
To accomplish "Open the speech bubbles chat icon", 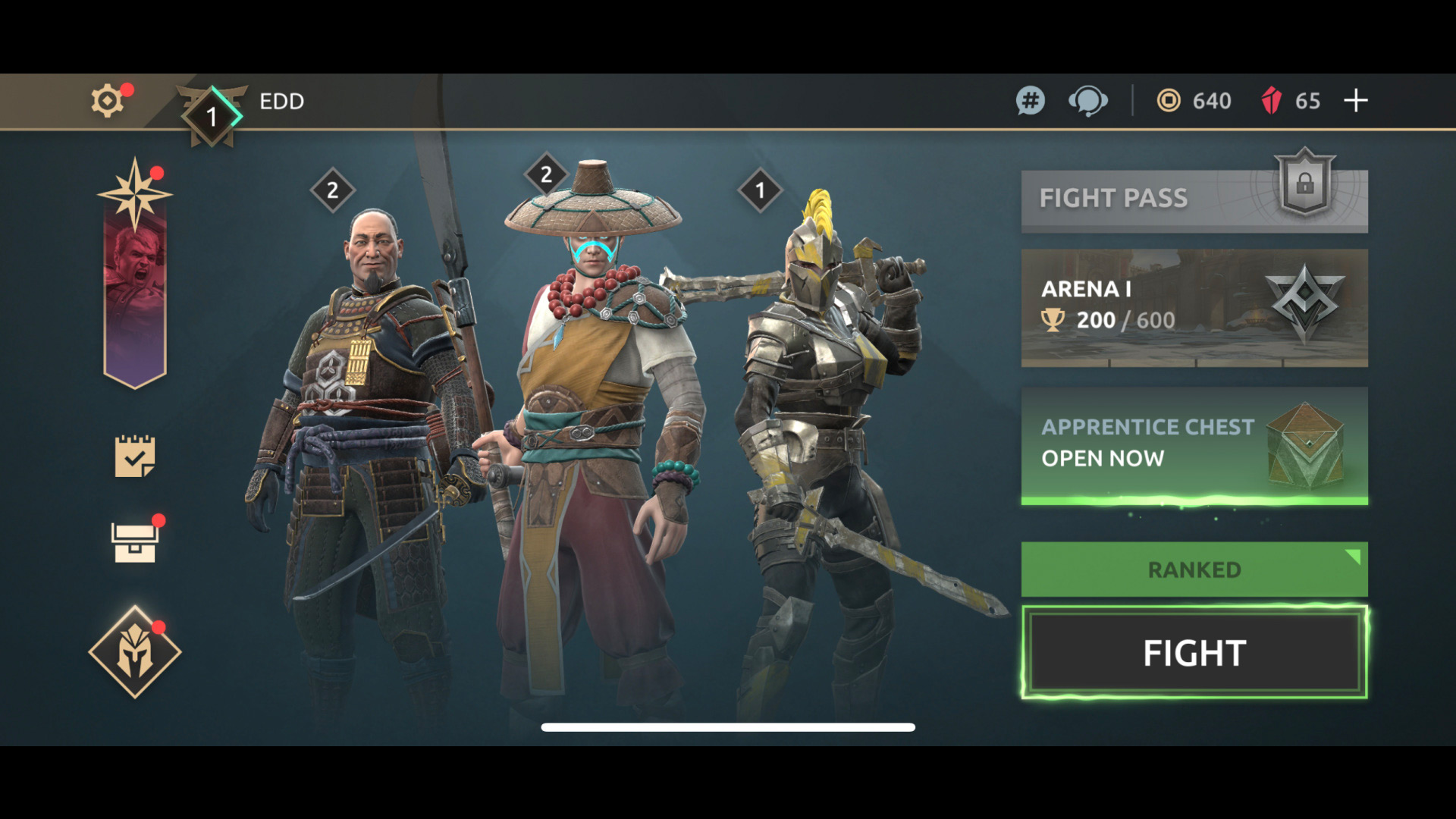I will pos(1087,101).
